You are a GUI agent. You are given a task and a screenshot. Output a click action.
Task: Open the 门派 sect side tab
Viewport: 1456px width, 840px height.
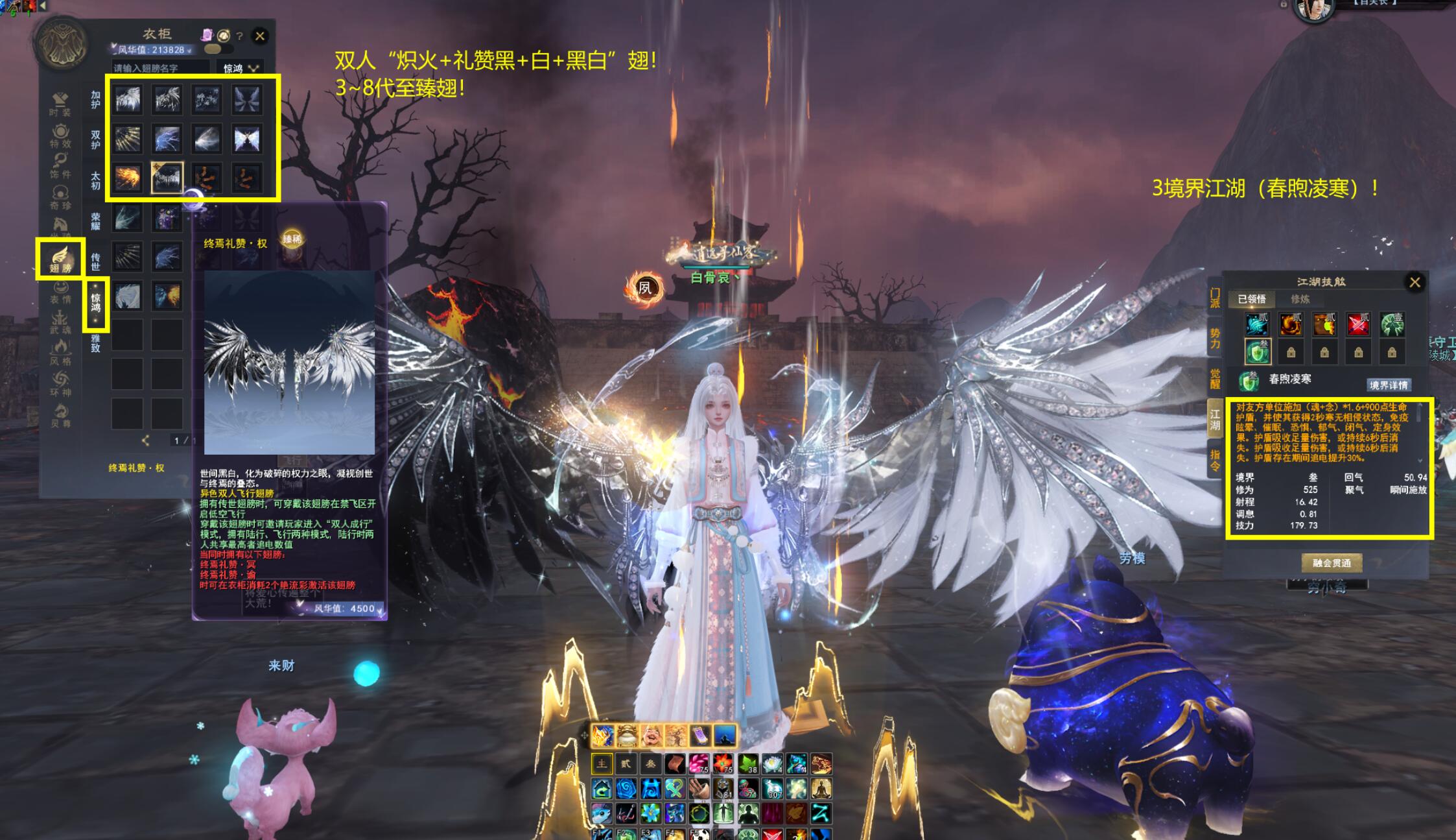[x=1215, y=298]
